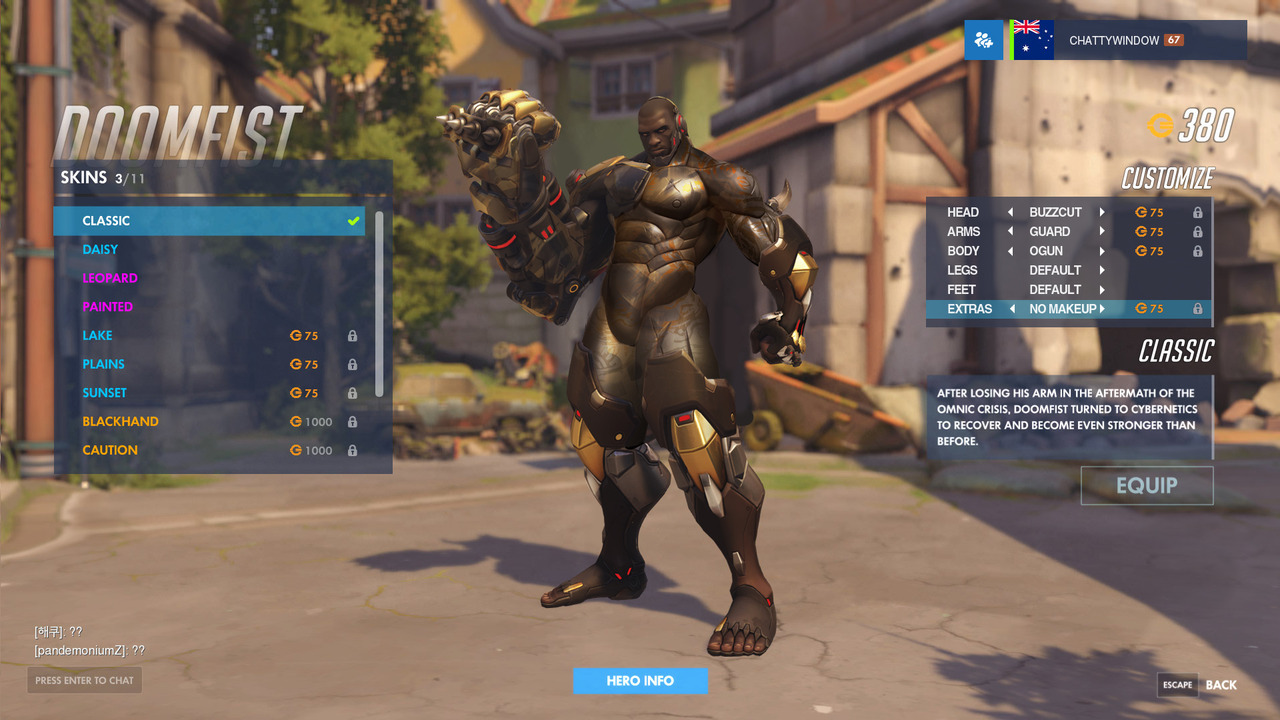Select the Sunset skin
Image resolution: width=1280 pixels, height=720 pixels.
coord(208,393)
